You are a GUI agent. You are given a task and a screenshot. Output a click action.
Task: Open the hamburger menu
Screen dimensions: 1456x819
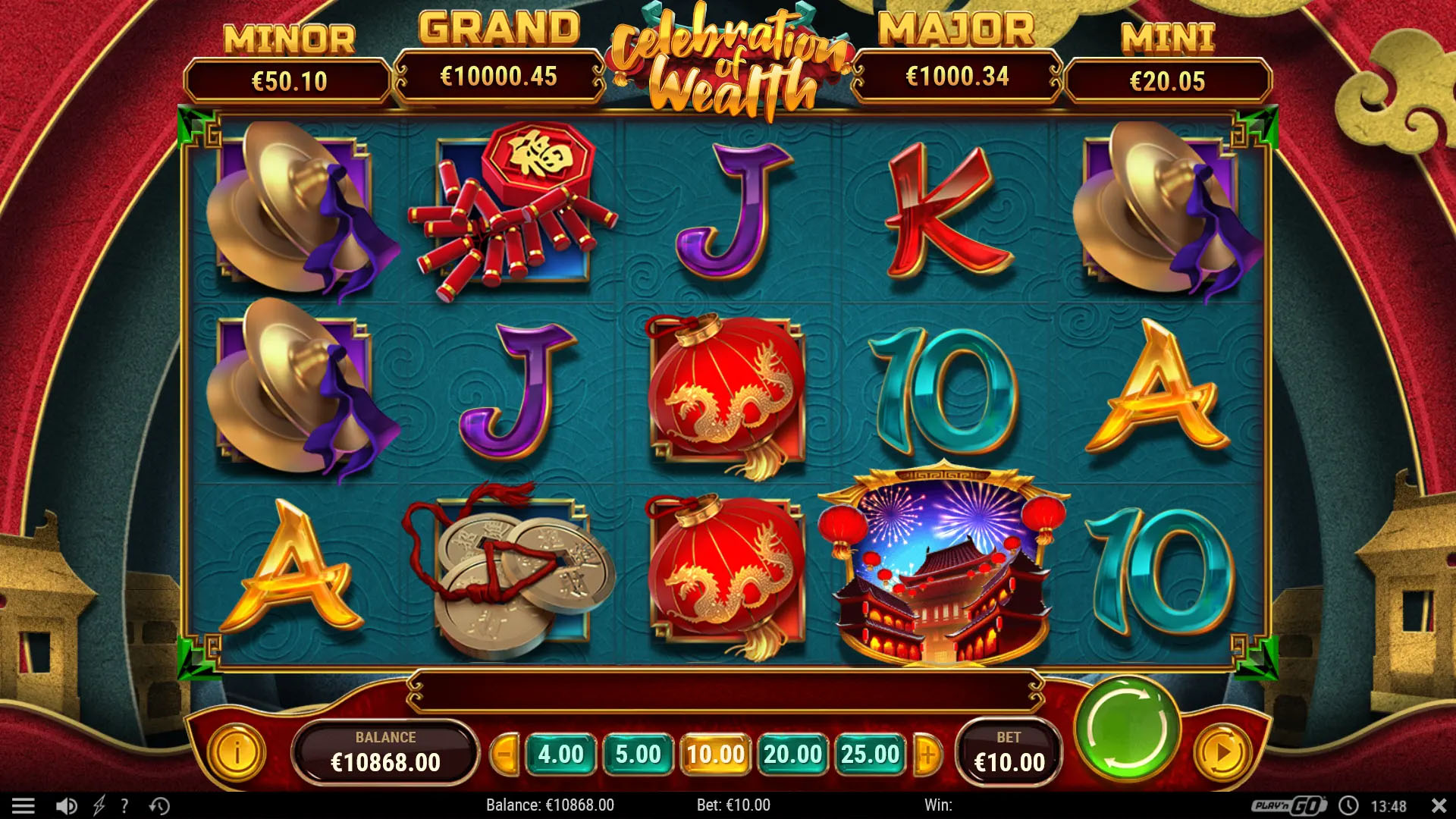pyautogui.click(x=24, y=805)
